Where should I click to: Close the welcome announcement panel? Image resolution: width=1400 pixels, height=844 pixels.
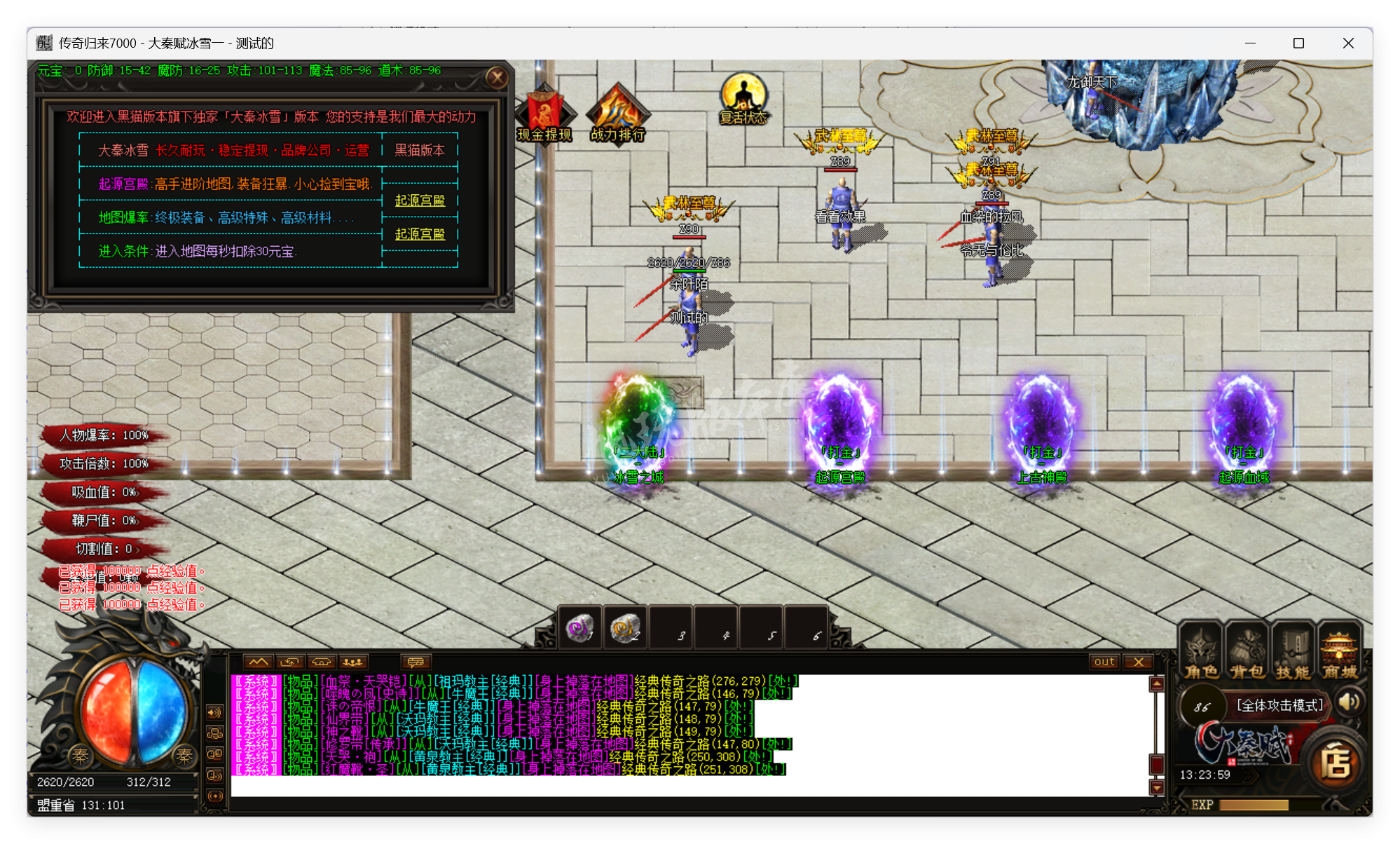coord(497,77)
